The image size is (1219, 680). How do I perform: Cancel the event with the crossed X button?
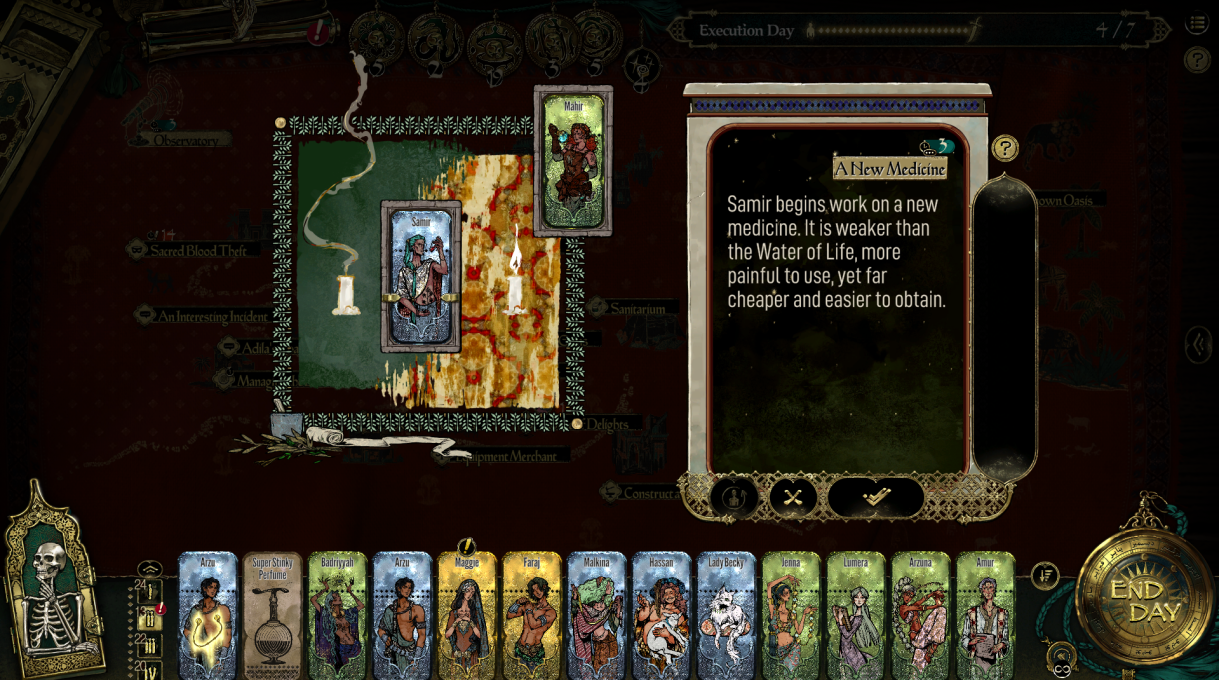[793, 497]
